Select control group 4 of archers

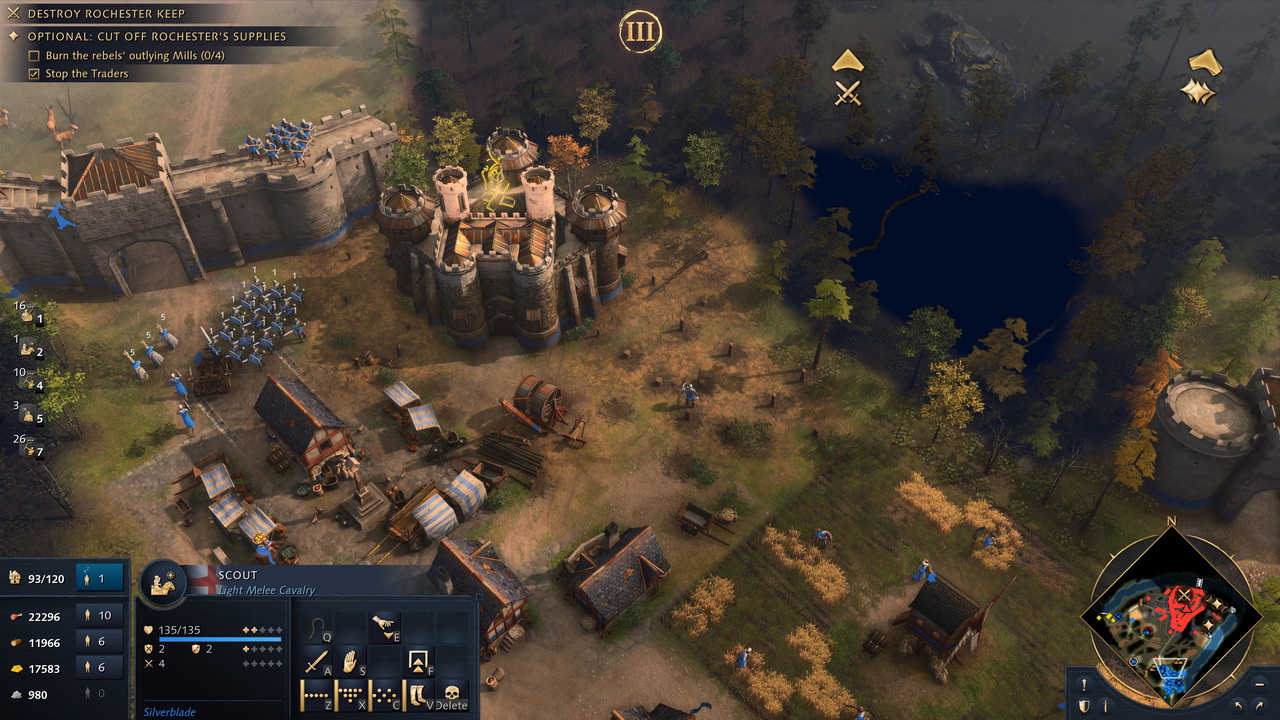point(30,385)
